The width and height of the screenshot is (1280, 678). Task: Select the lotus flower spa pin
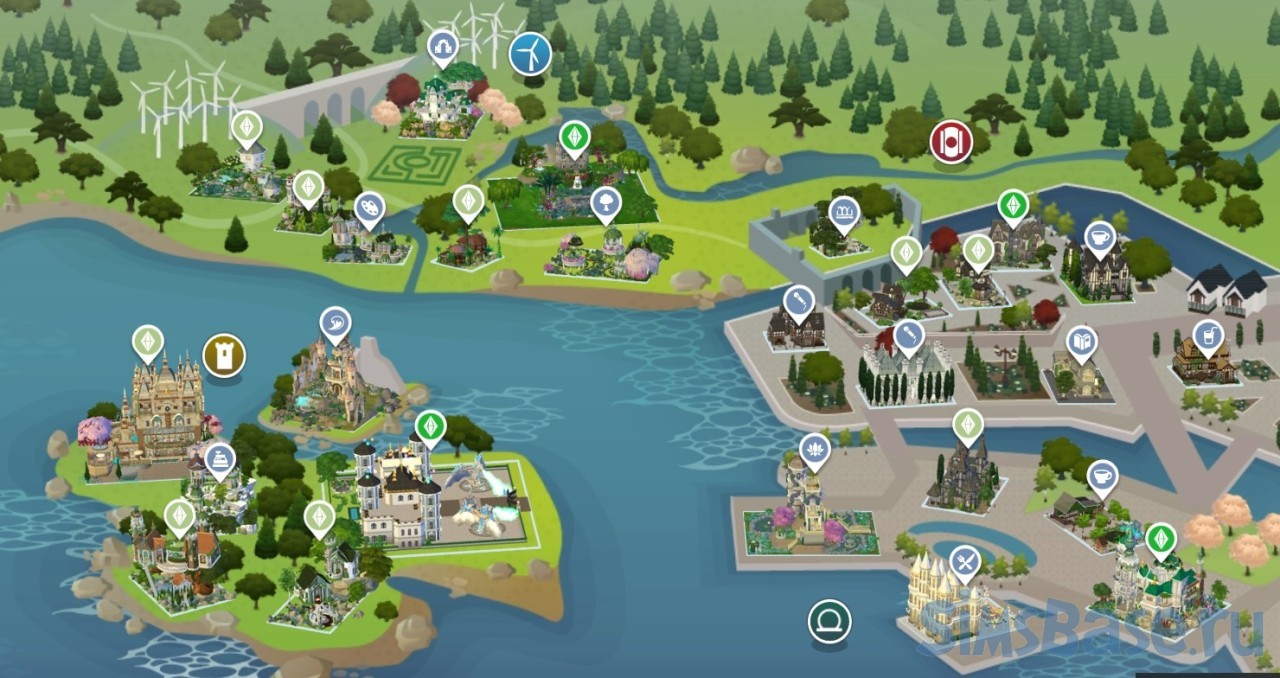coord(815,450)
